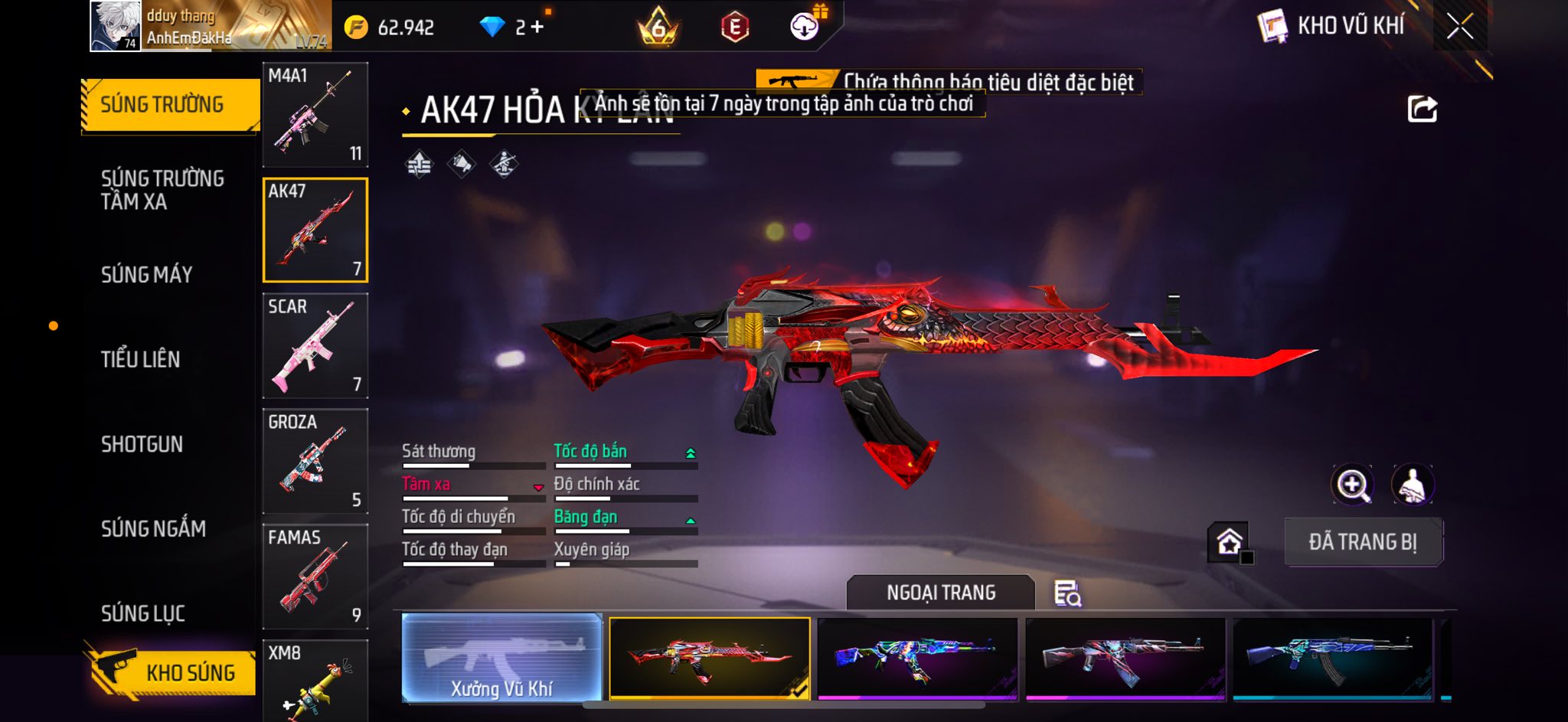Image resolution: width=1568 pixels, height=722 pixels.
Task: Add diamonds with the plus button
Action: pos(537,28)
